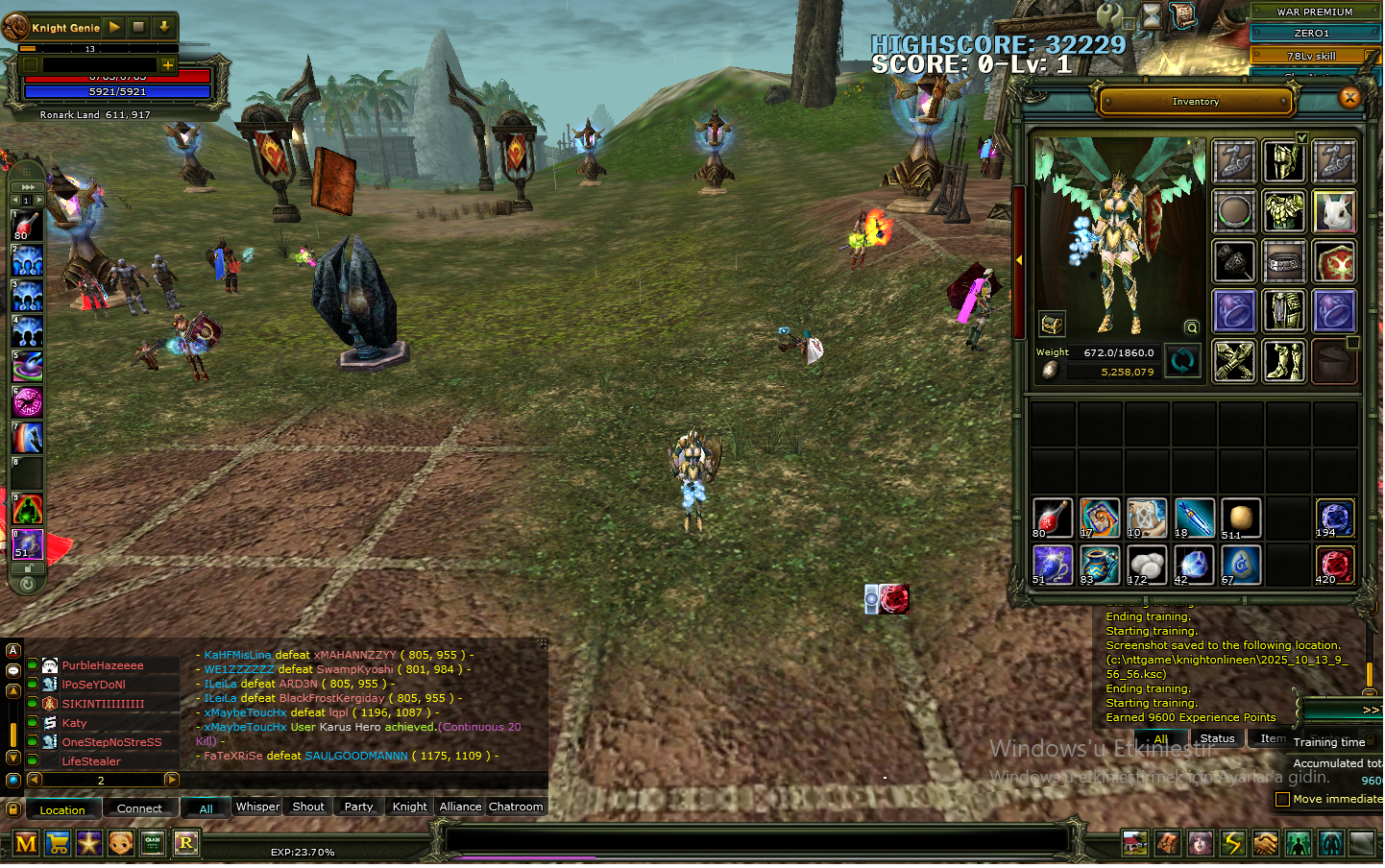The height and width of the screenshot is (868, 1385).
Task: Show the Status log tab
Action: click(1217, 739)
